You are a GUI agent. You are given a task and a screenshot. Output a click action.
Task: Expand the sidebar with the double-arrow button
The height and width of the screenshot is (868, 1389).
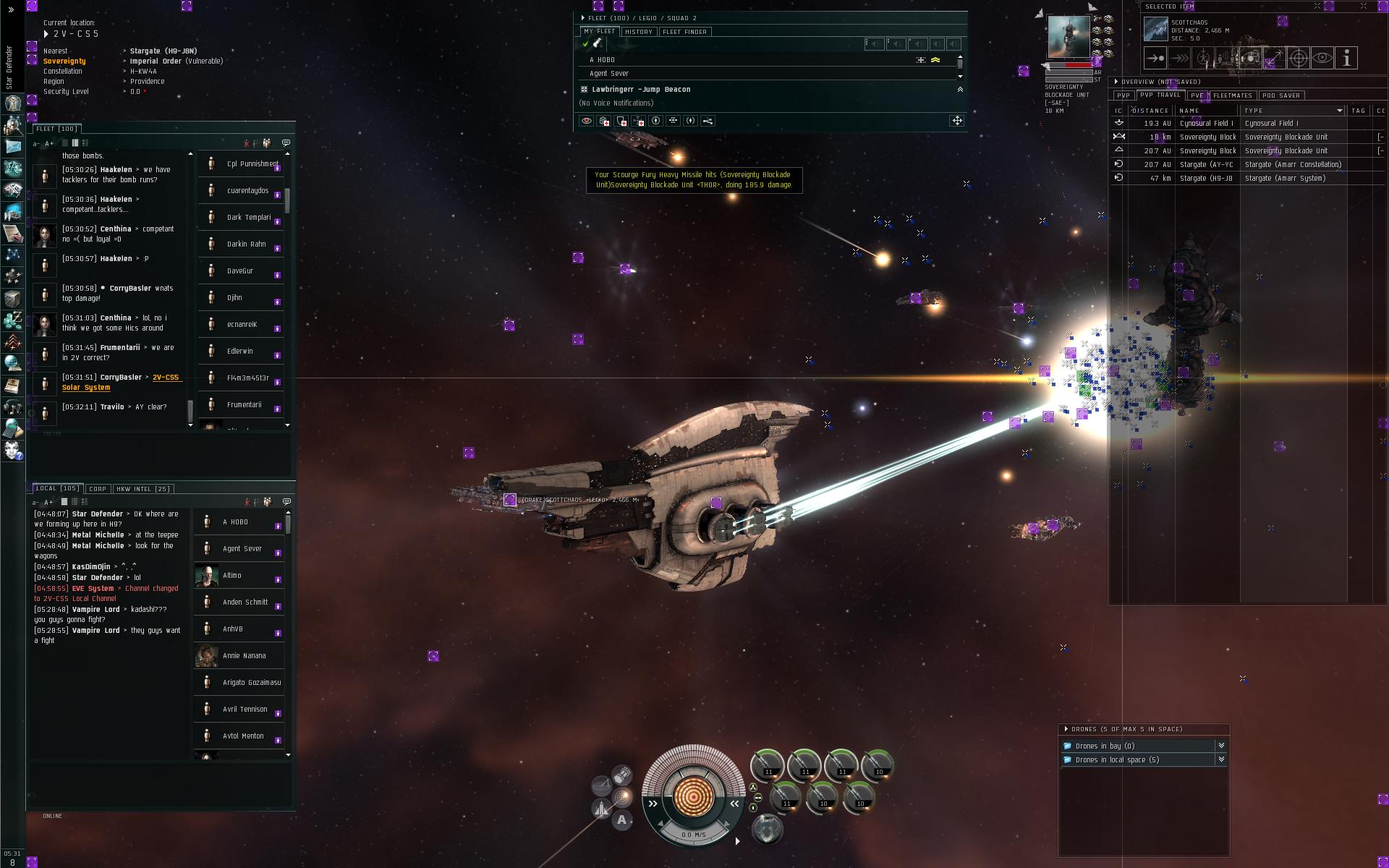point(11,10)
